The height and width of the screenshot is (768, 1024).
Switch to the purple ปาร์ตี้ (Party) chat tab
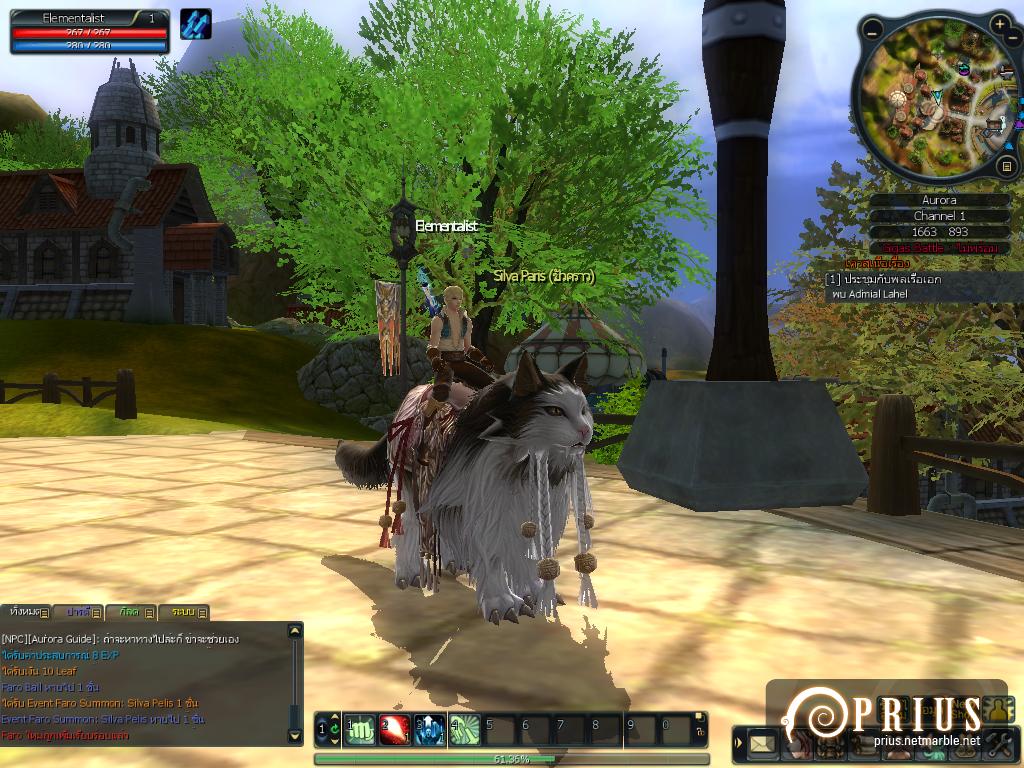click(x=80, y=612)
